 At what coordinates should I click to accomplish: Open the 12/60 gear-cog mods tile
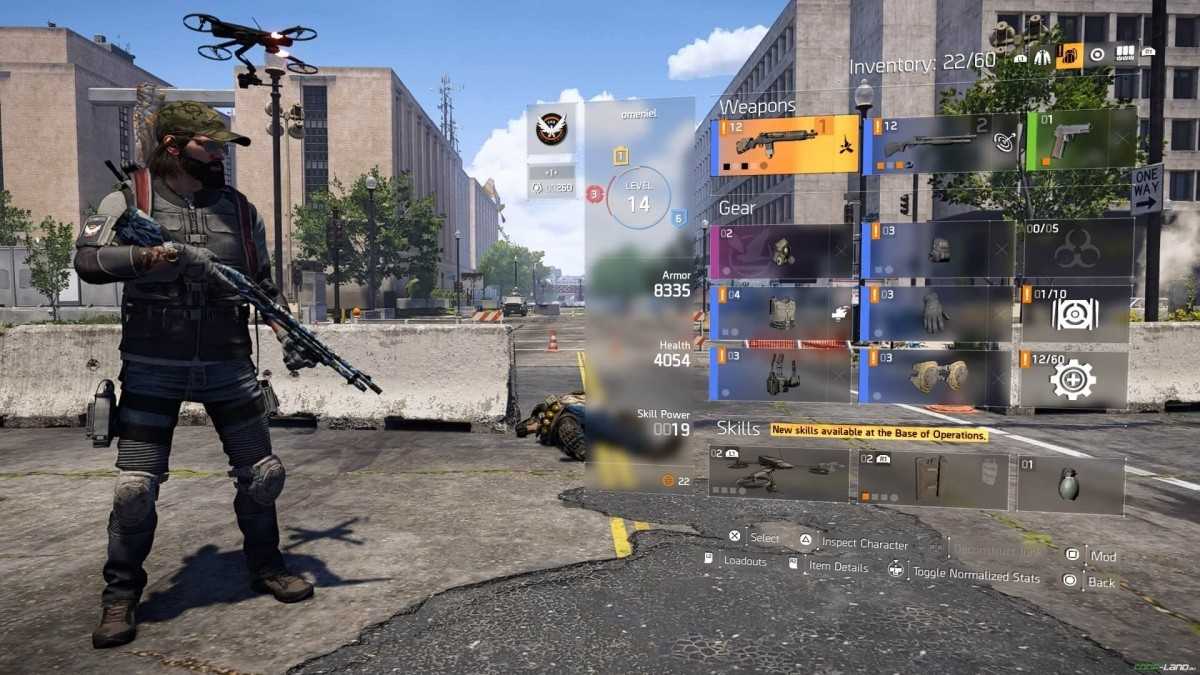click(1074, 378)
